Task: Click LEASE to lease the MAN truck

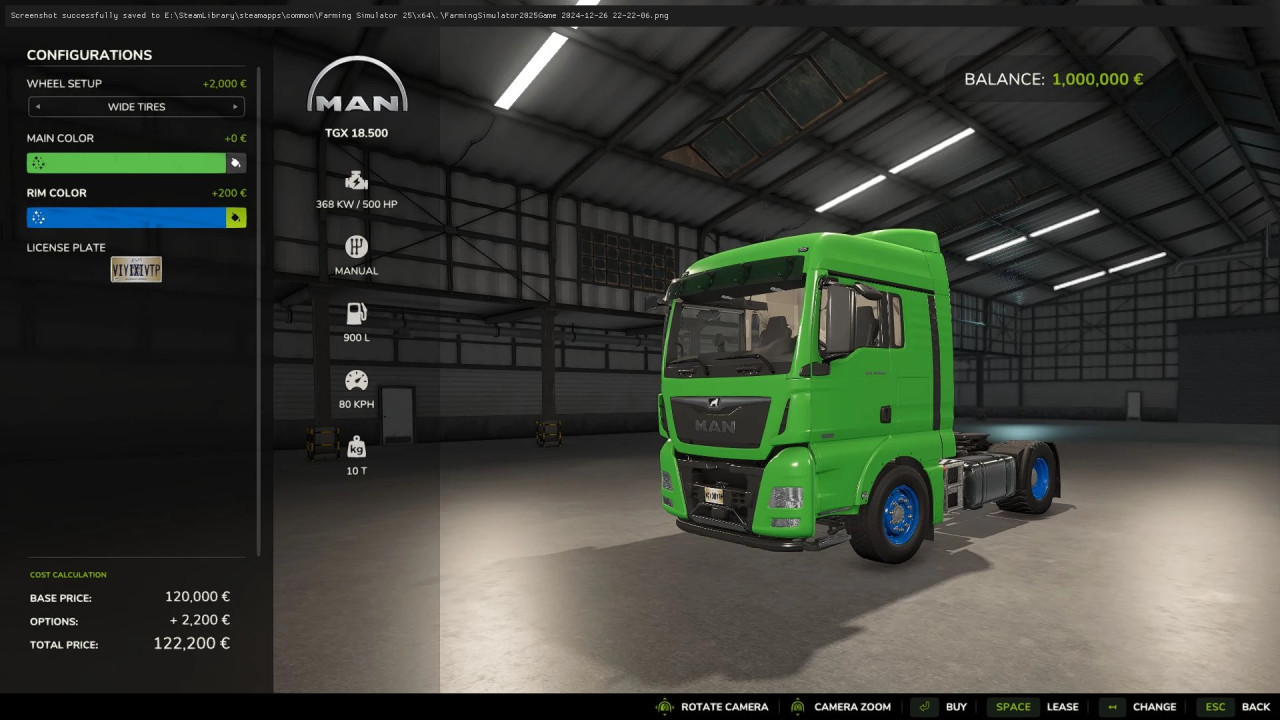Action: [1063, 706]
